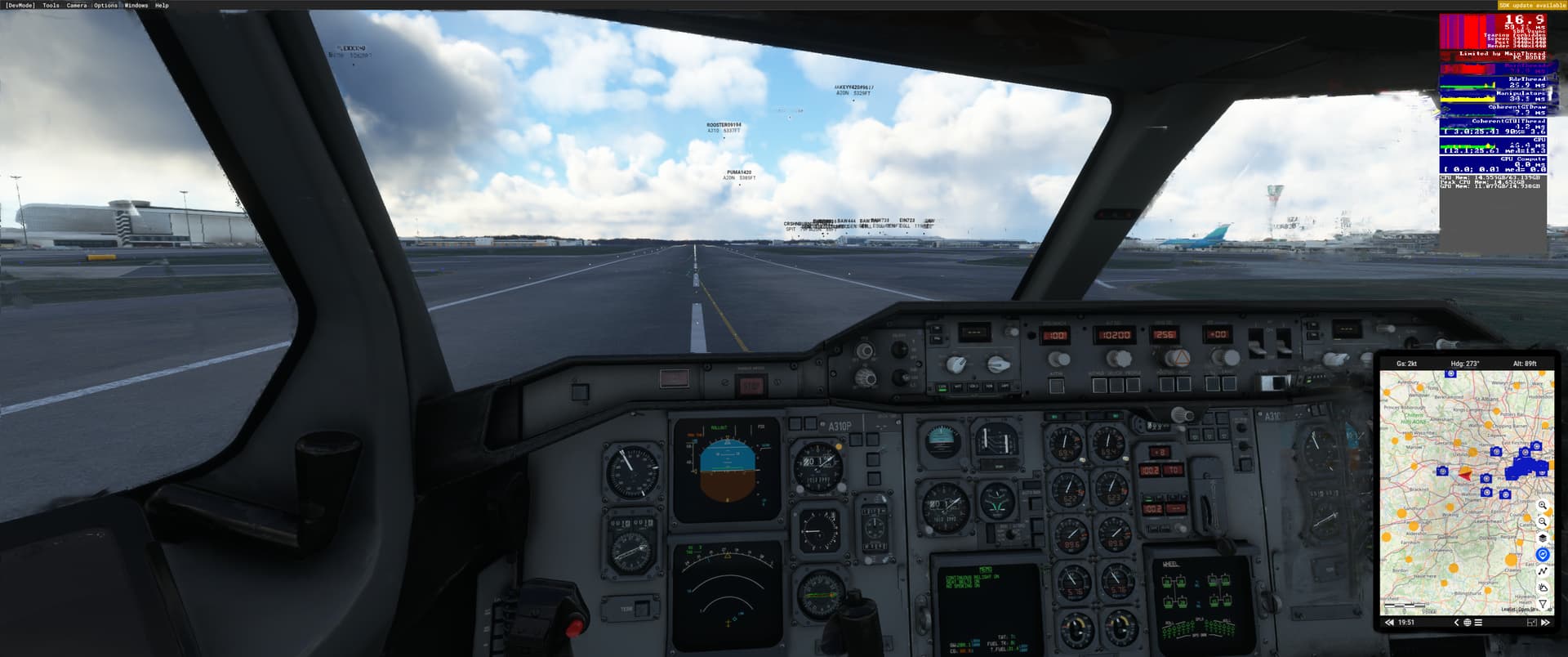Screen dimensions: 1568x657
Task: Open the map filter funnel icon
Action: coord(1542,604)
